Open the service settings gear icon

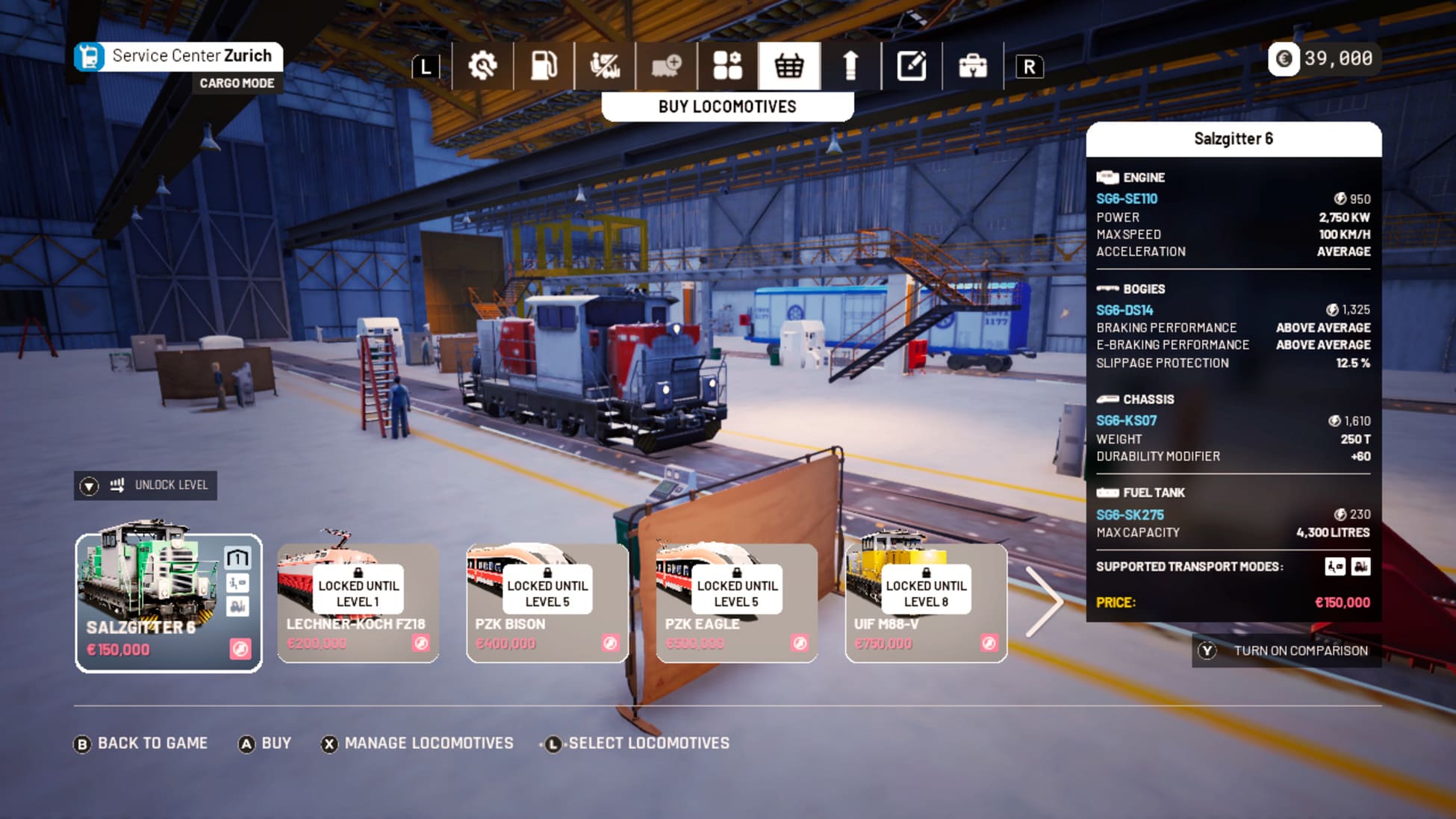485,66
